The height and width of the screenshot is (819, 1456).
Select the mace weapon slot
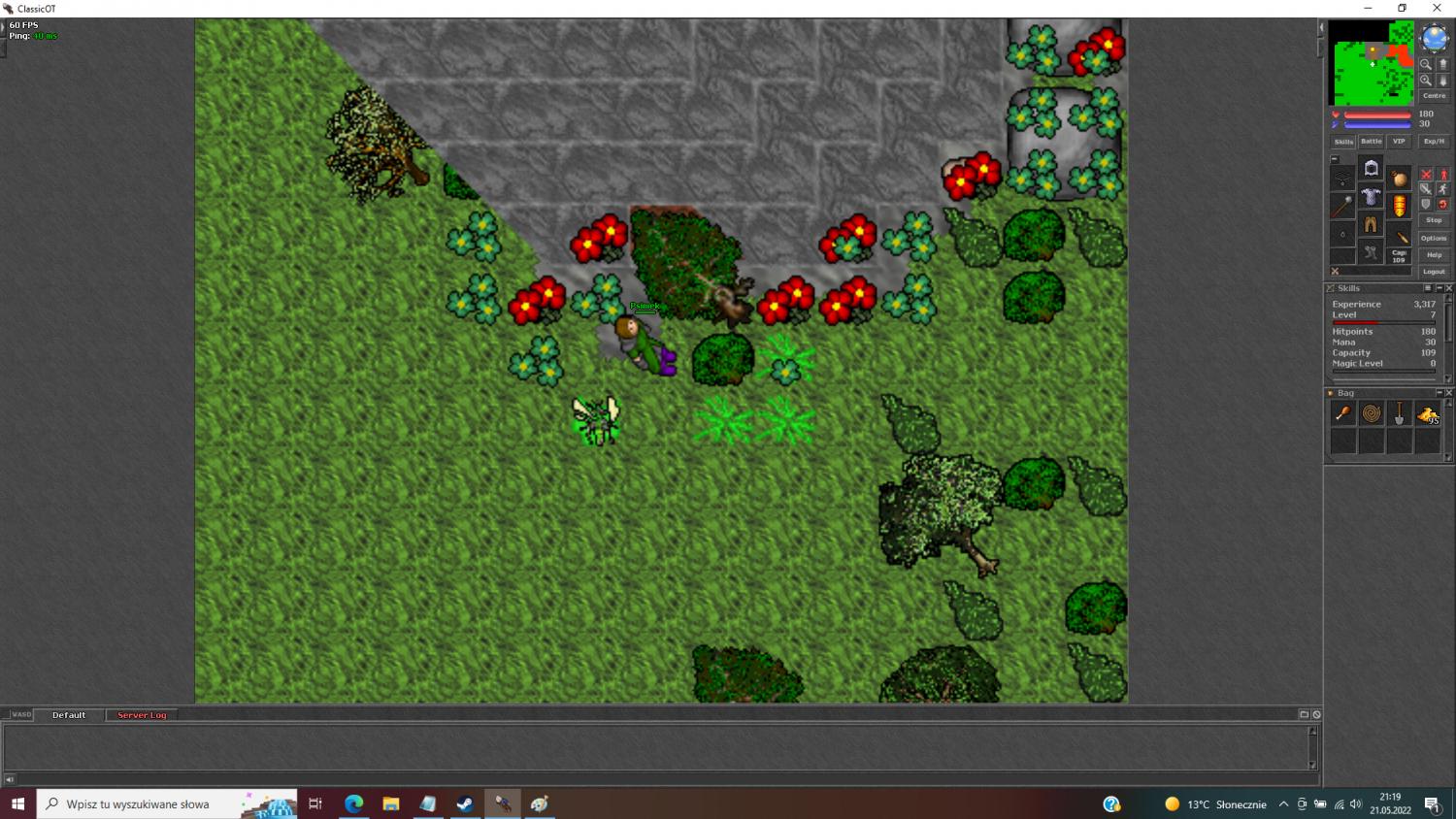(1342, 206)
